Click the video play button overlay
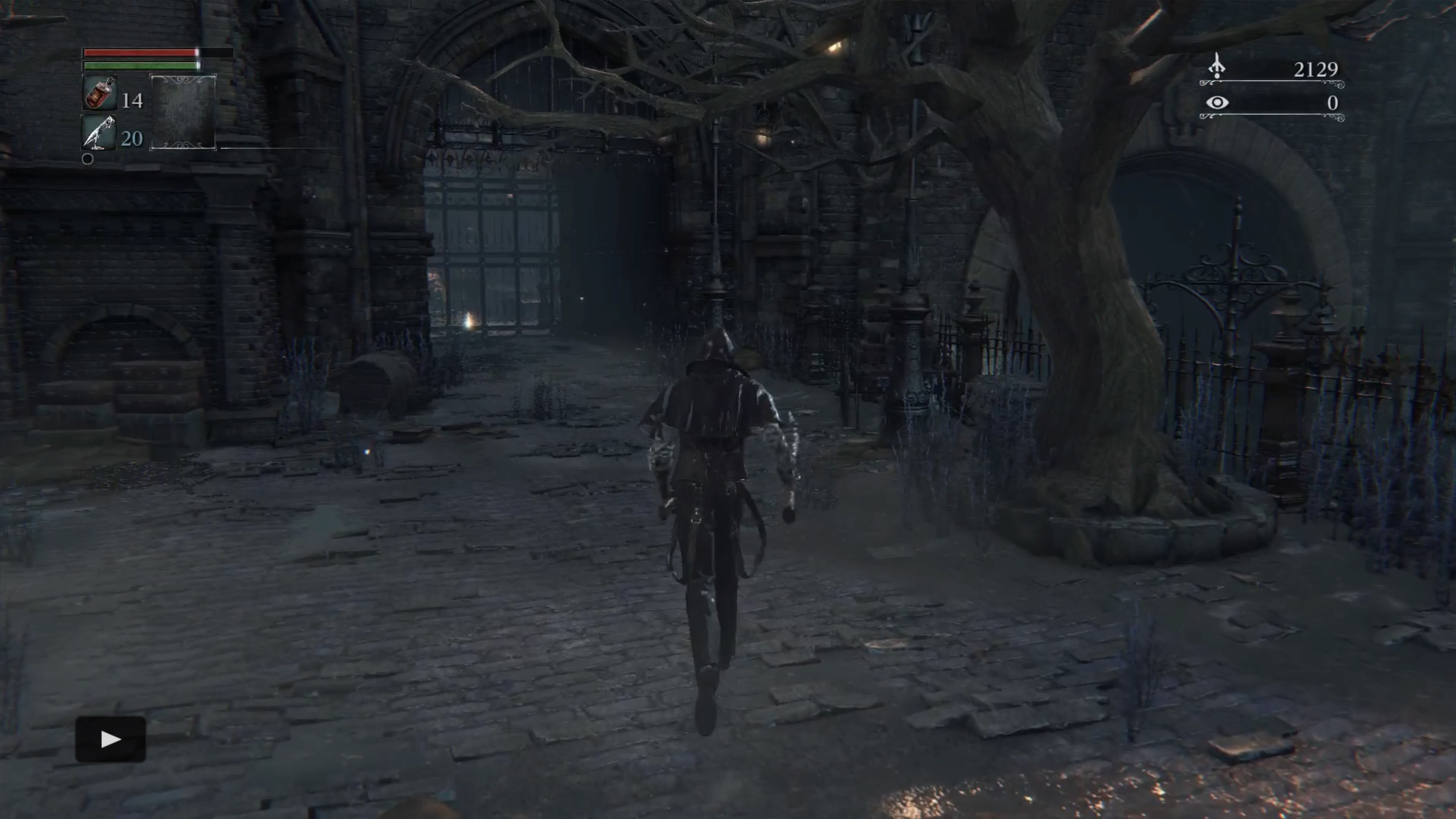Screen dimensions: 1456x819 click(111, 739)
